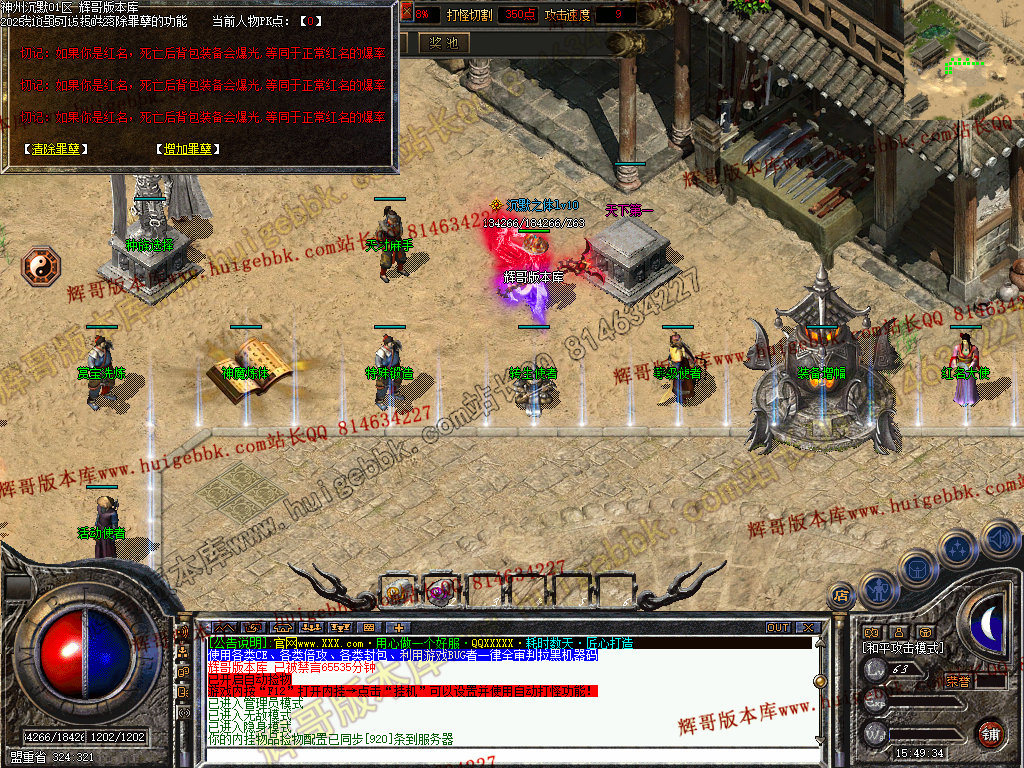This screenshot has width=1024, height=768.
Task: Click the OUT button on chat bar
Action: (x=778, y=627)
